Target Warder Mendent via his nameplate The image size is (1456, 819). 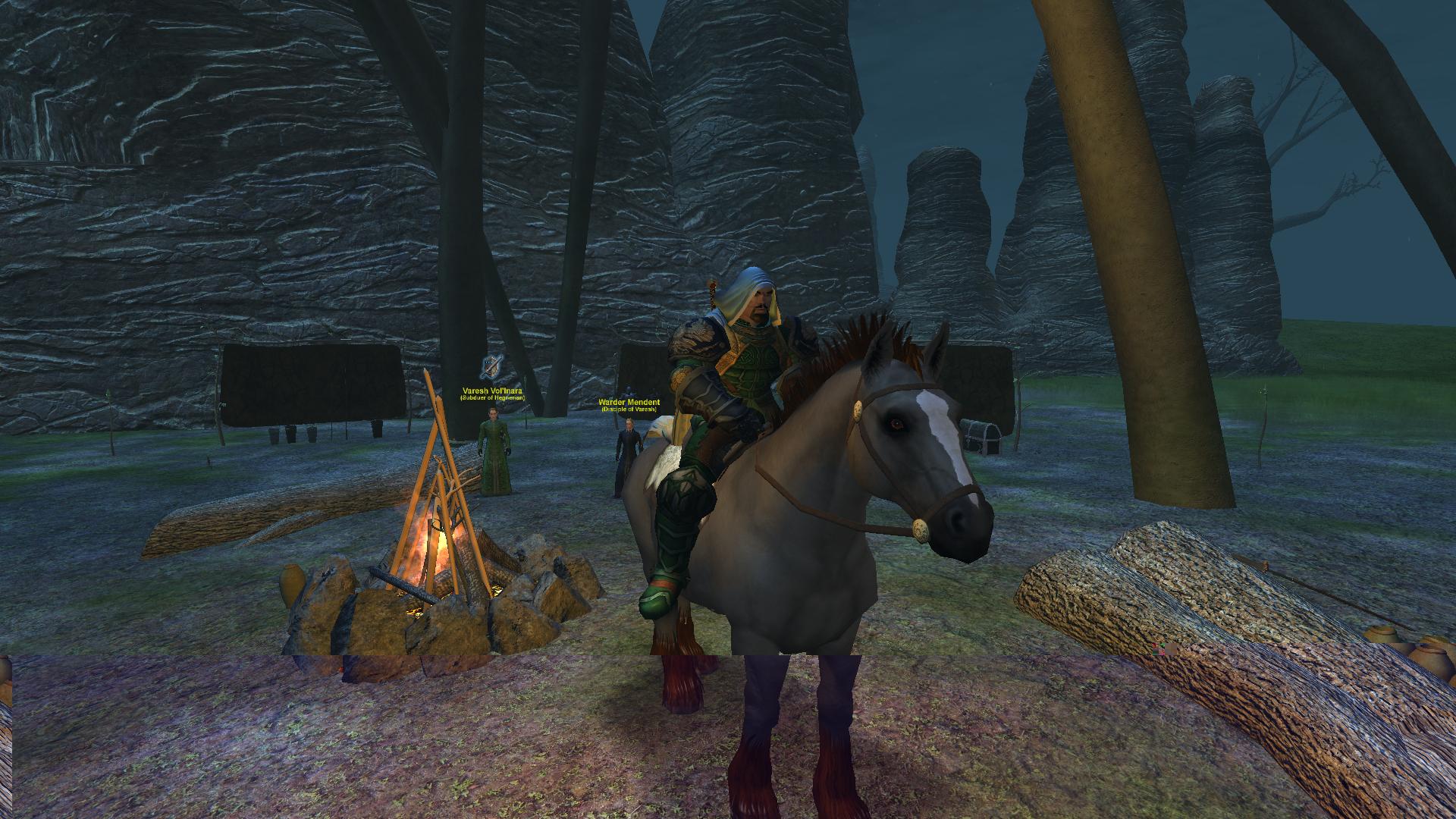point(629,403)
